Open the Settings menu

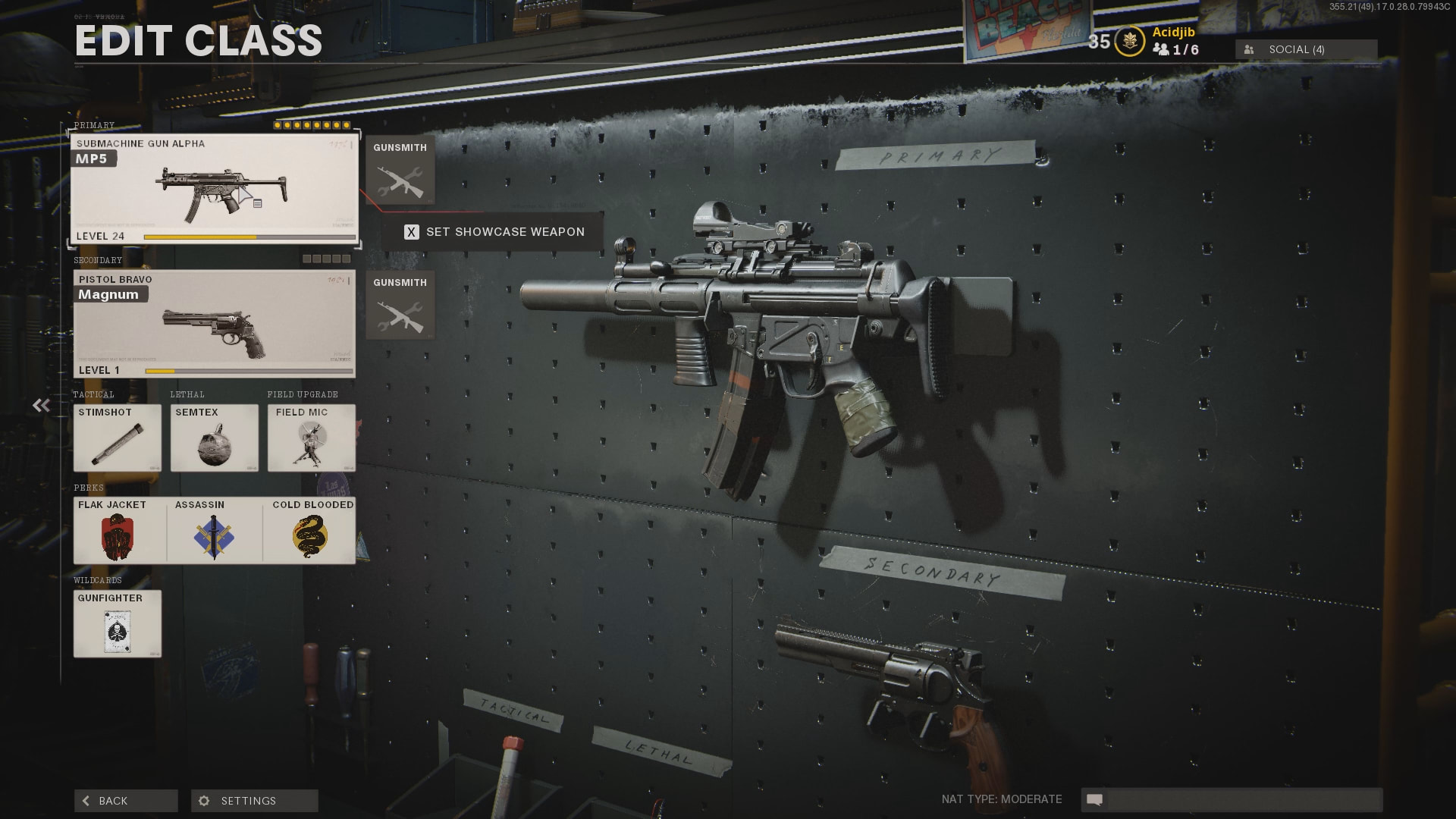(x=254, y=801)
